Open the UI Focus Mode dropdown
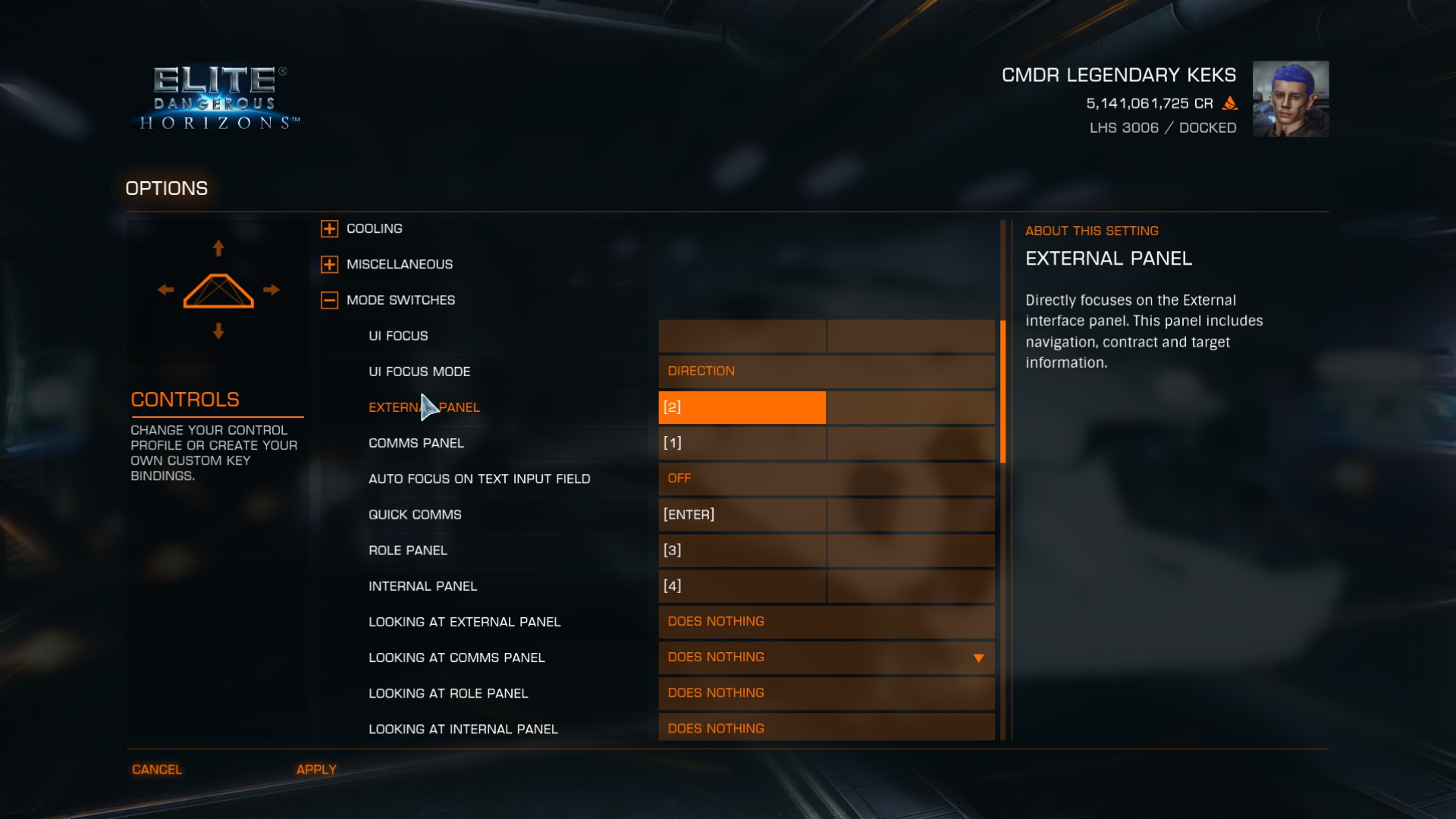Screen dimensions: 1456x819 click(826, 372)
